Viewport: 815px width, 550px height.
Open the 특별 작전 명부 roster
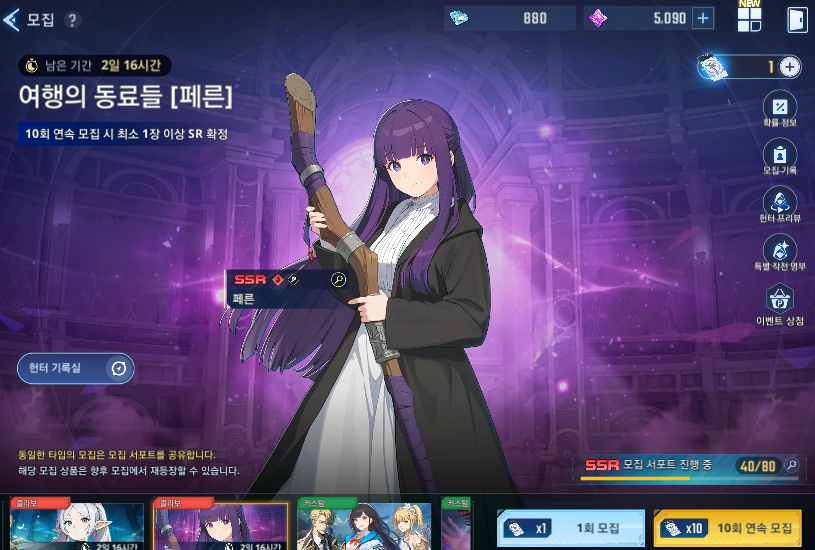click(780, 253)
